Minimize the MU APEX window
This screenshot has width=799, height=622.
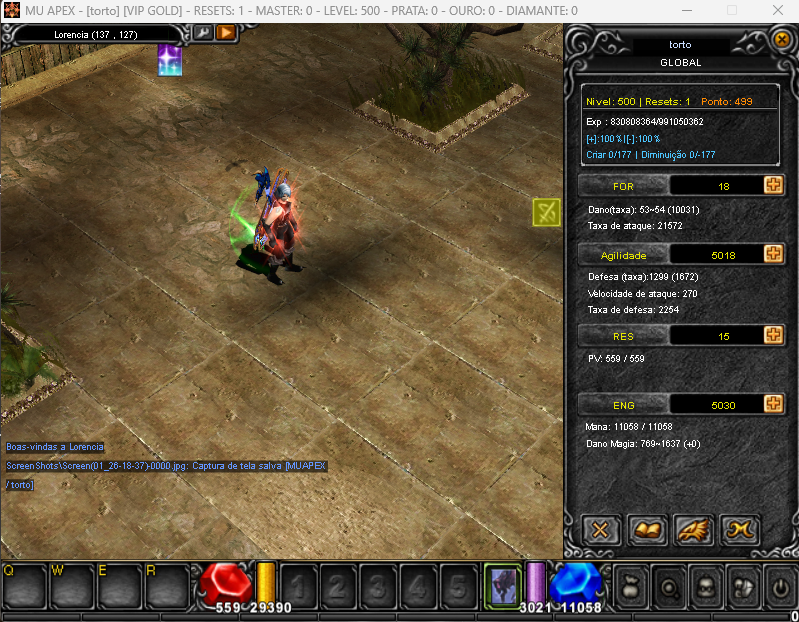(x=689, y=10)
